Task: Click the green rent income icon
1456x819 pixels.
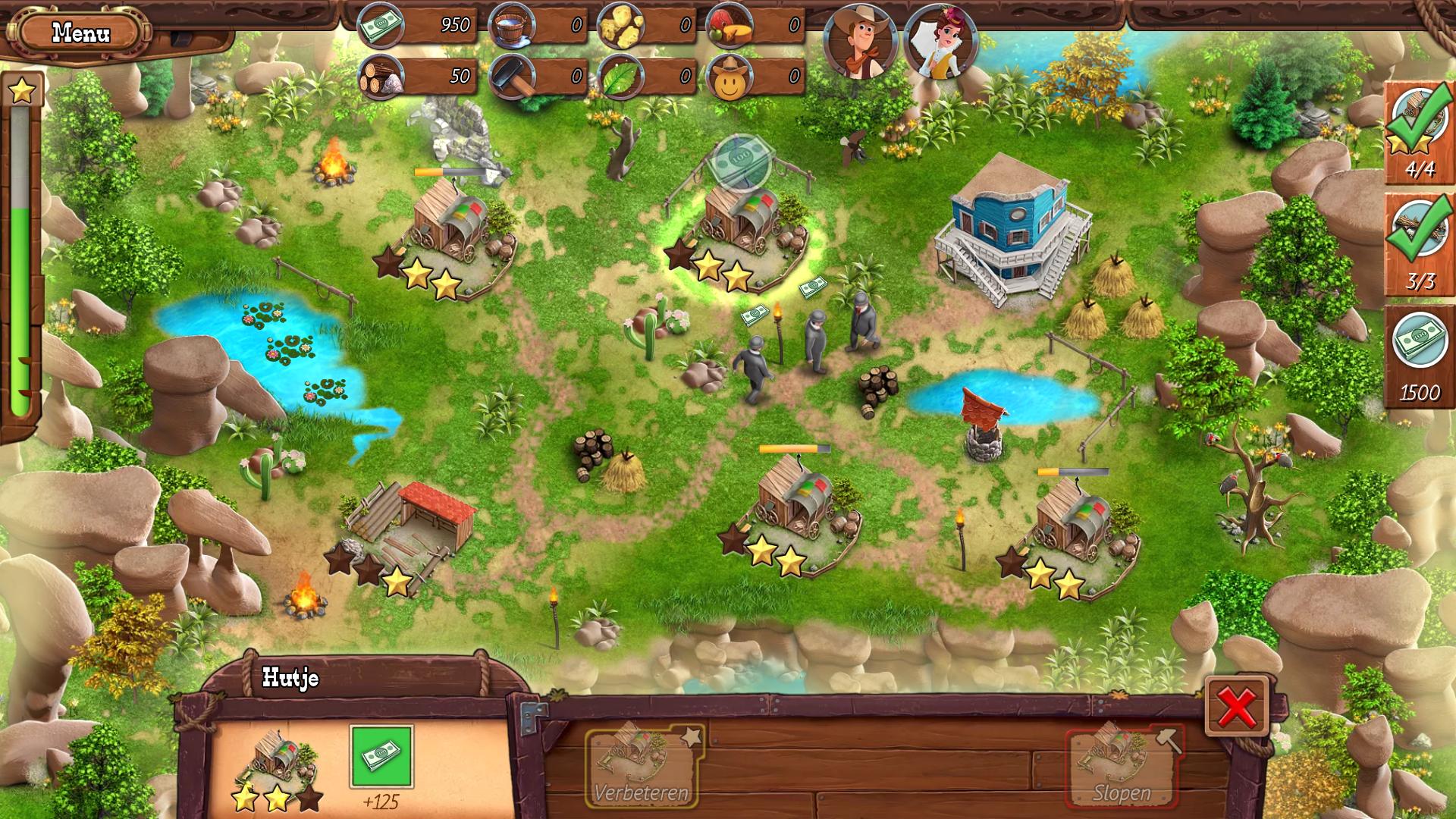Action: click(381, 756)
